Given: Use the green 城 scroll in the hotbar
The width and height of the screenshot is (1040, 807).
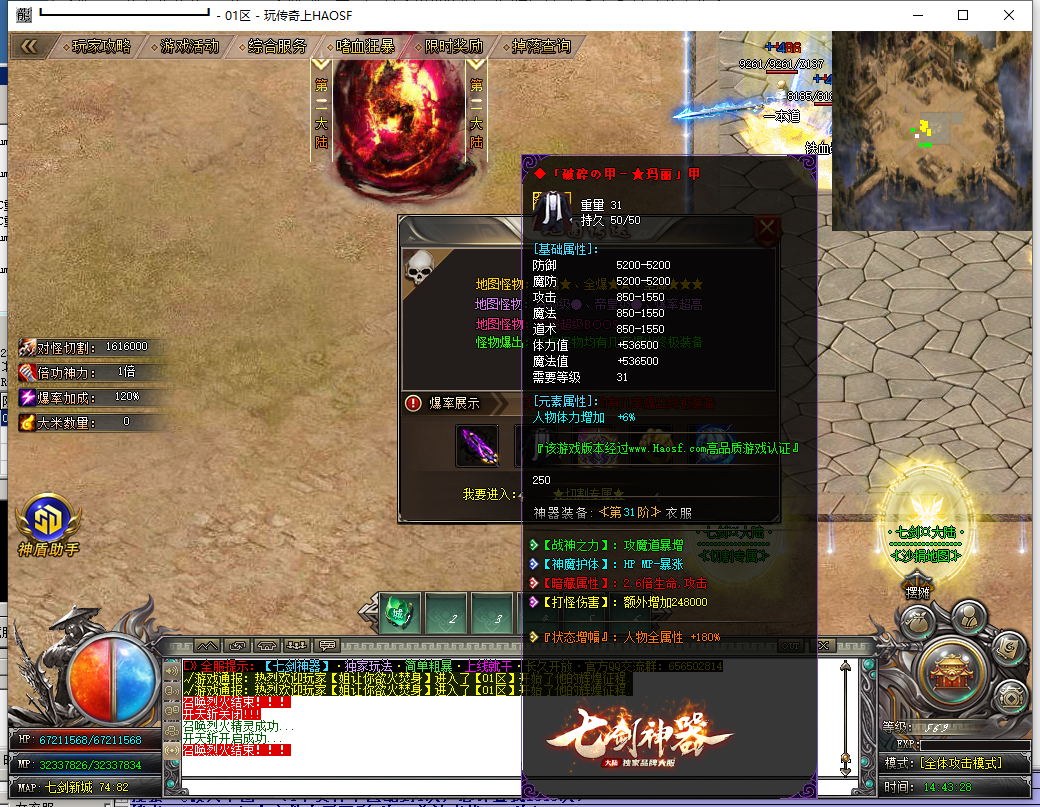Looking at the screenshot, I should (x=400, y=613).
